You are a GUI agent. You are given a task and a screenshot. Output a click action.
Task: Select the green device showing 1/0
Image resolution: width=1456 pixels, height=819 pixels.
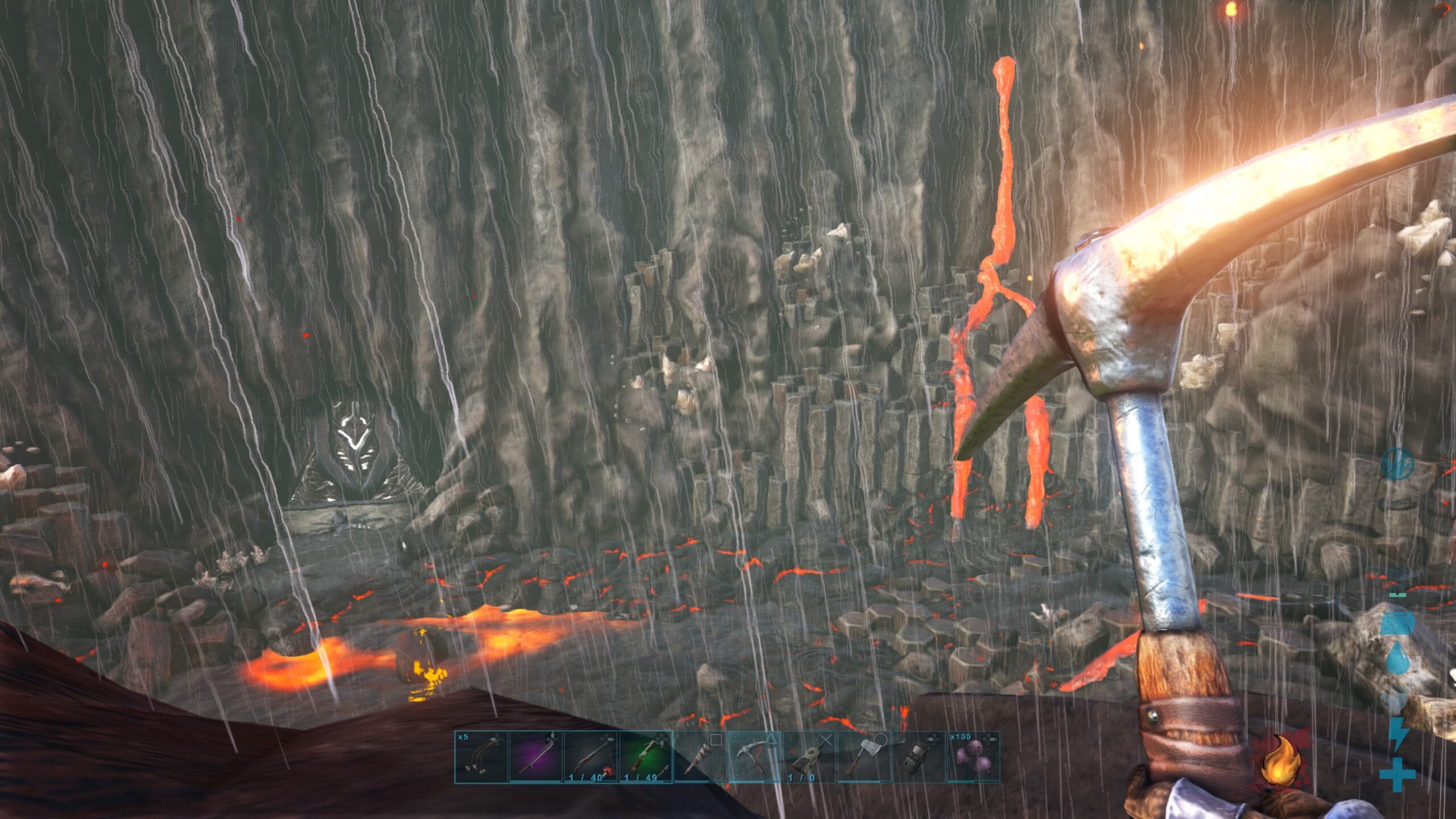coord(810,756)
